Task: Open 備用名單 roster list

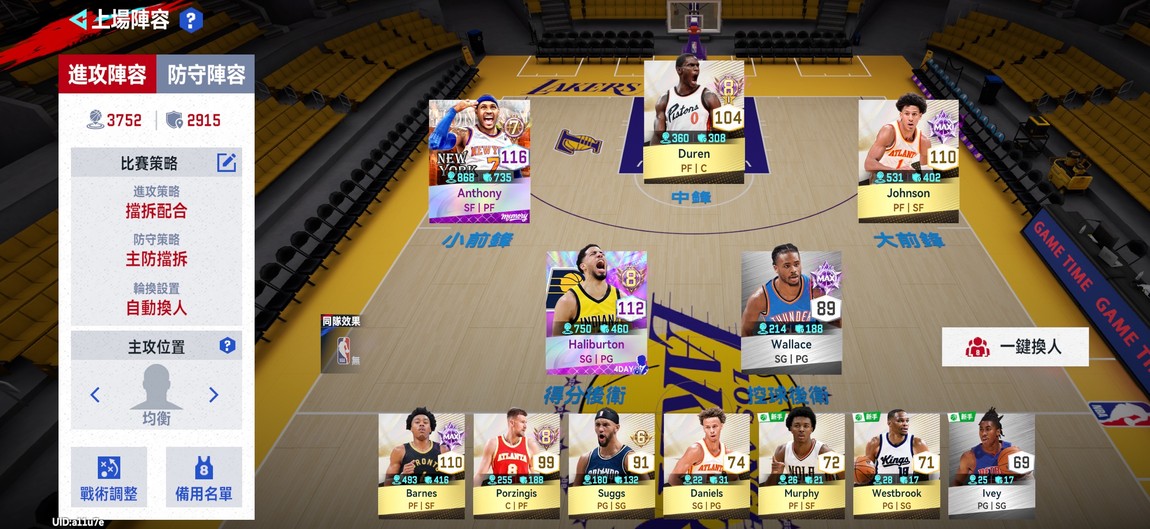Action: (x=204, y=476)
